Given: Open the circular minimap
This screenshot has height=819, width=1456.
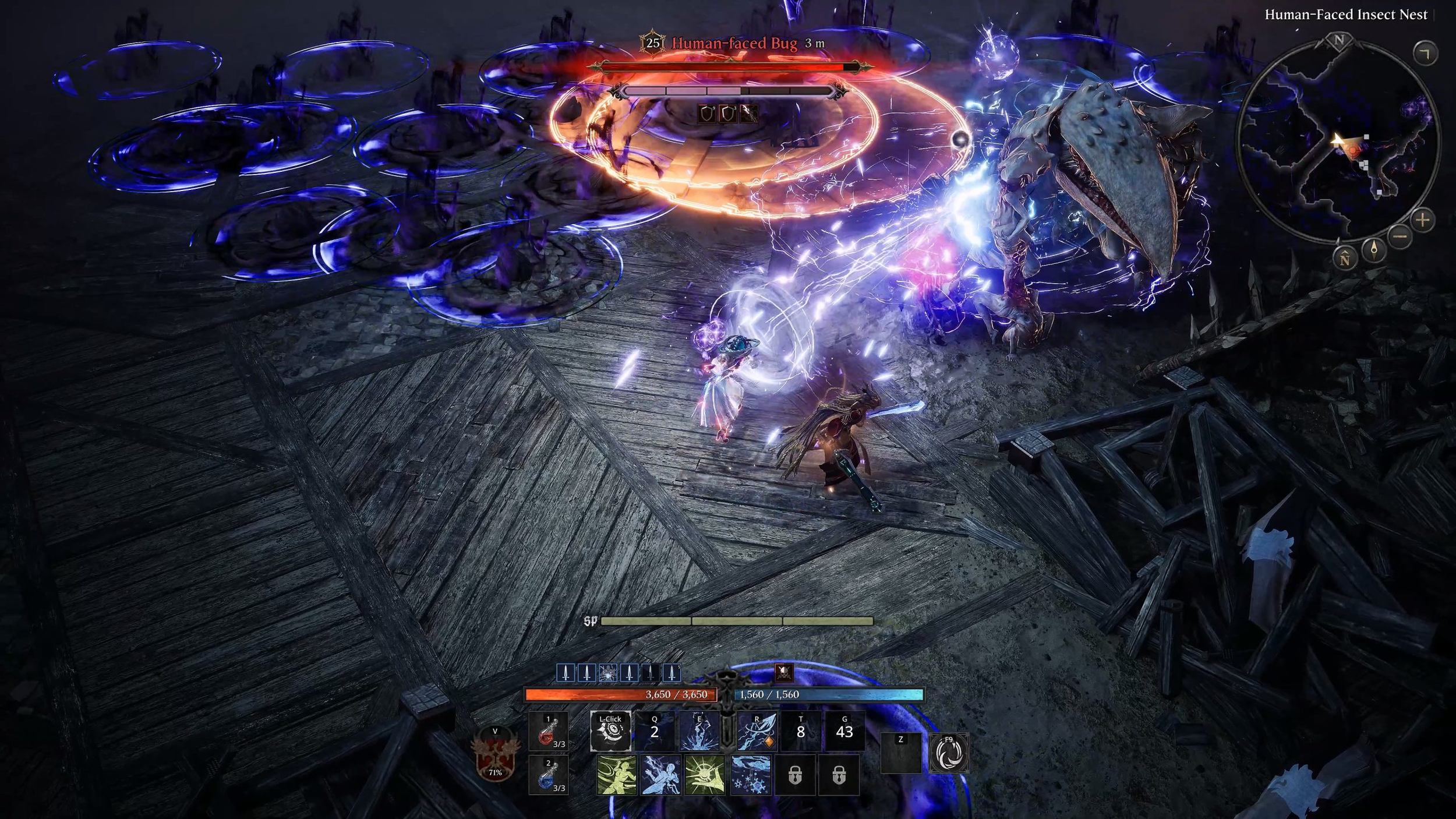Looking at the screenshot, I should (1338, 140).
